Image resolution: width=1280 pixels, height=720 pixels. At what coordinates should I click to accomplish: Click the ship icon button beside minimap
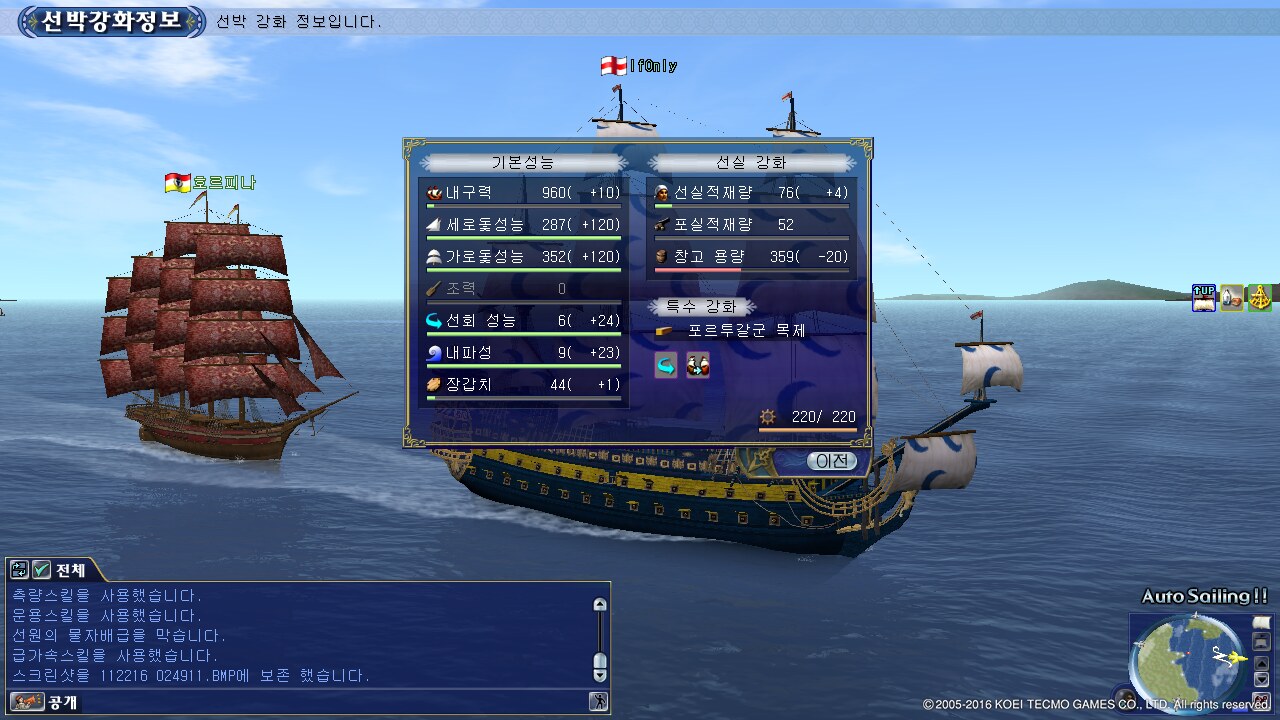[1261, 641]
